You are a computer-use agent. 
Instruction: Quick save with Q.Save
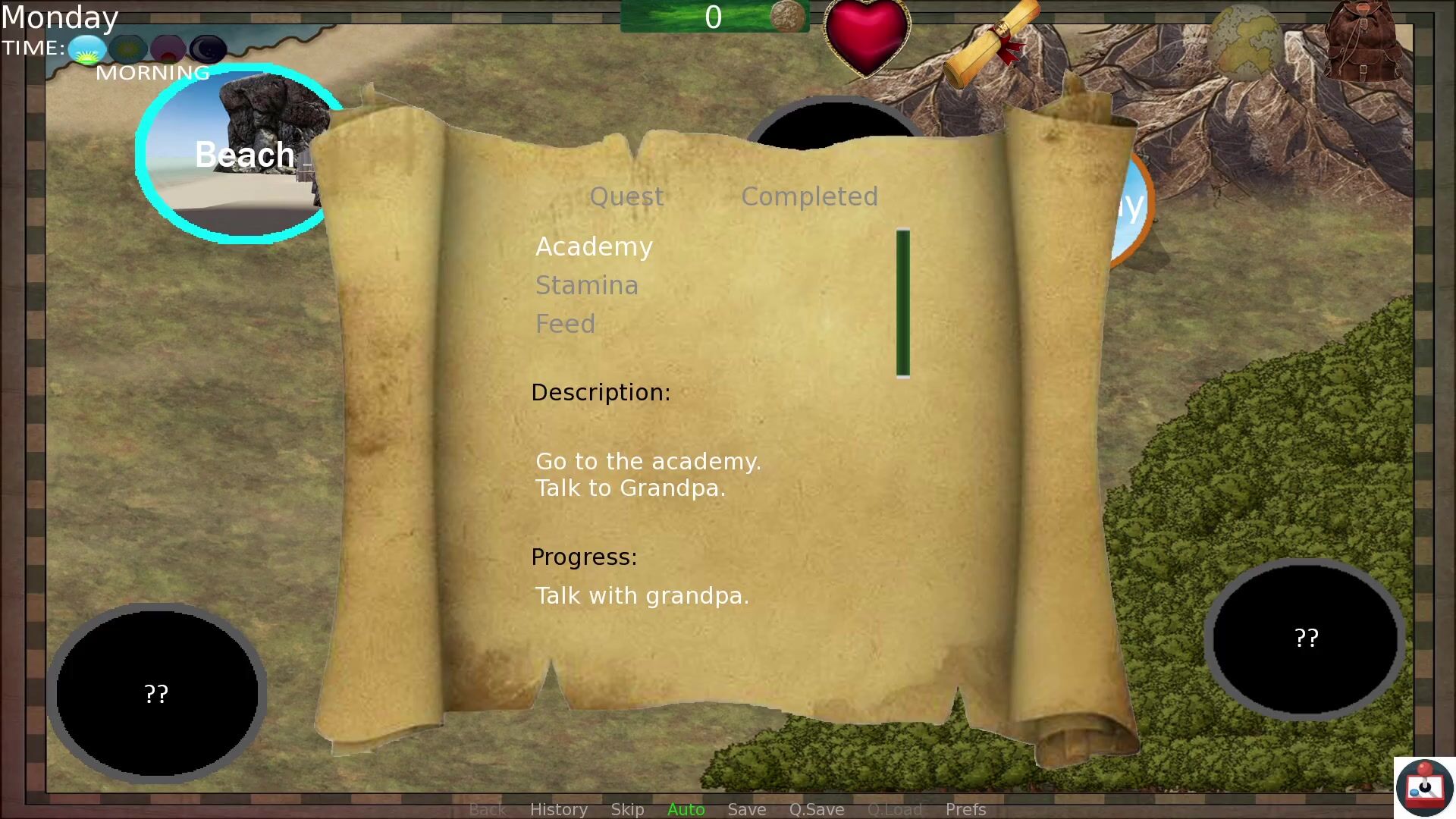pyautogui.click(x=816, y=809)
